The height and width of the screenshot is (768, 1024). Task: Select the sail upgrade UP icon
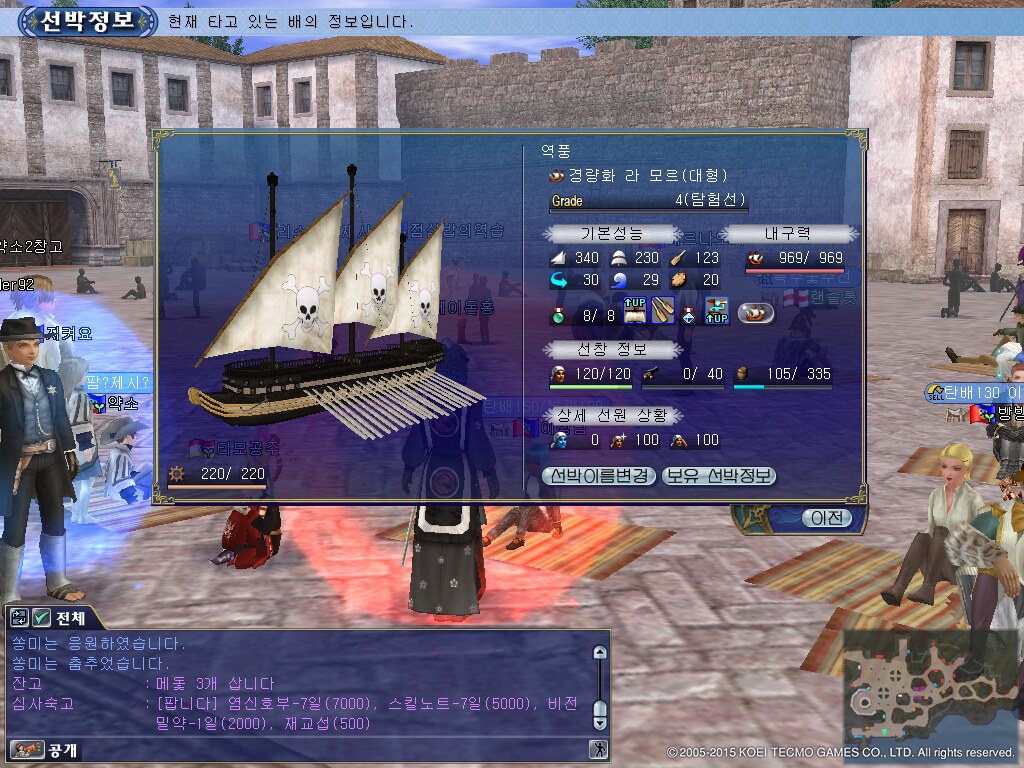tap(636, 312)
